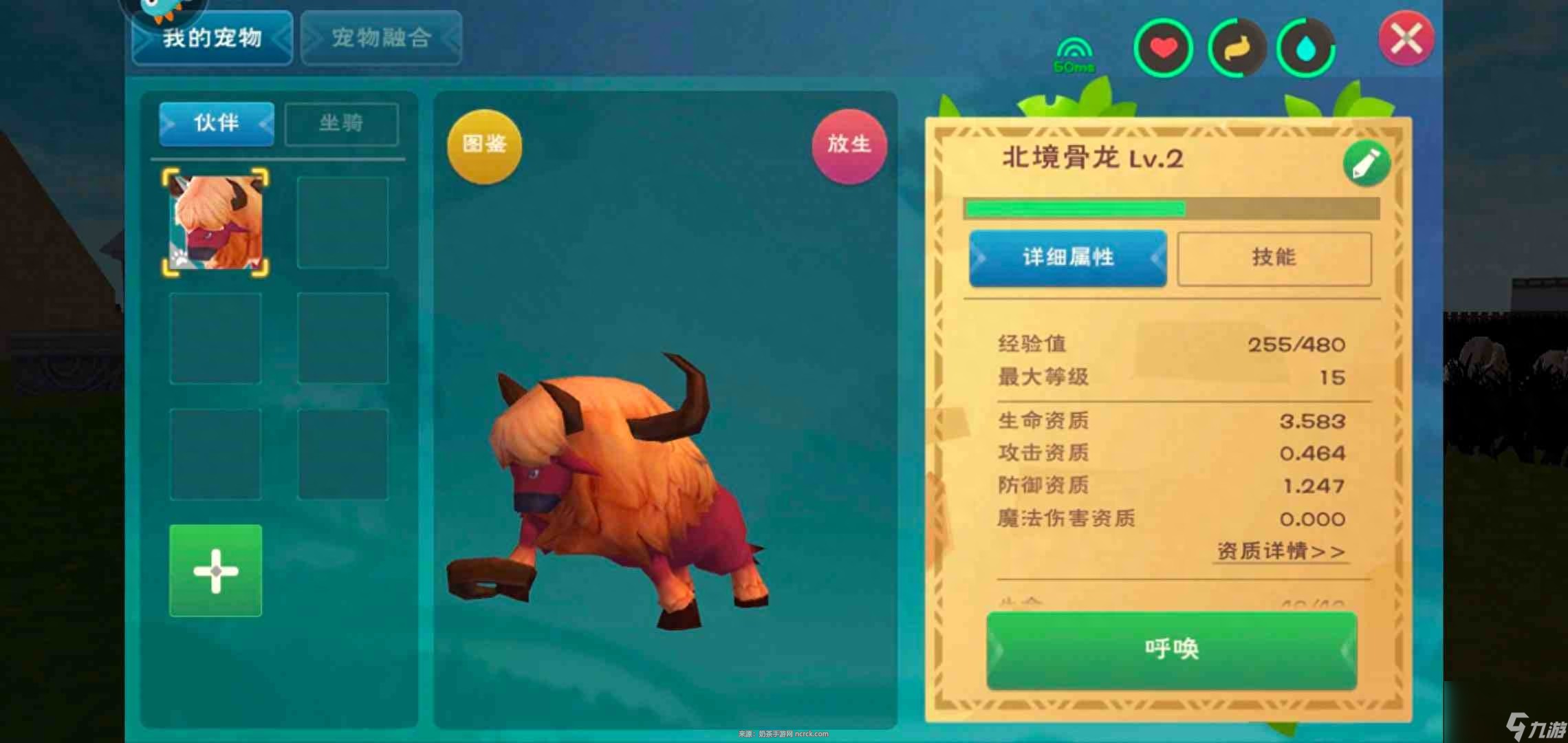Image resolution: width=1568 pixels, height=743 pixels.
Task: Switch to the 技能 skills view
Action: tap(1276, 258)
